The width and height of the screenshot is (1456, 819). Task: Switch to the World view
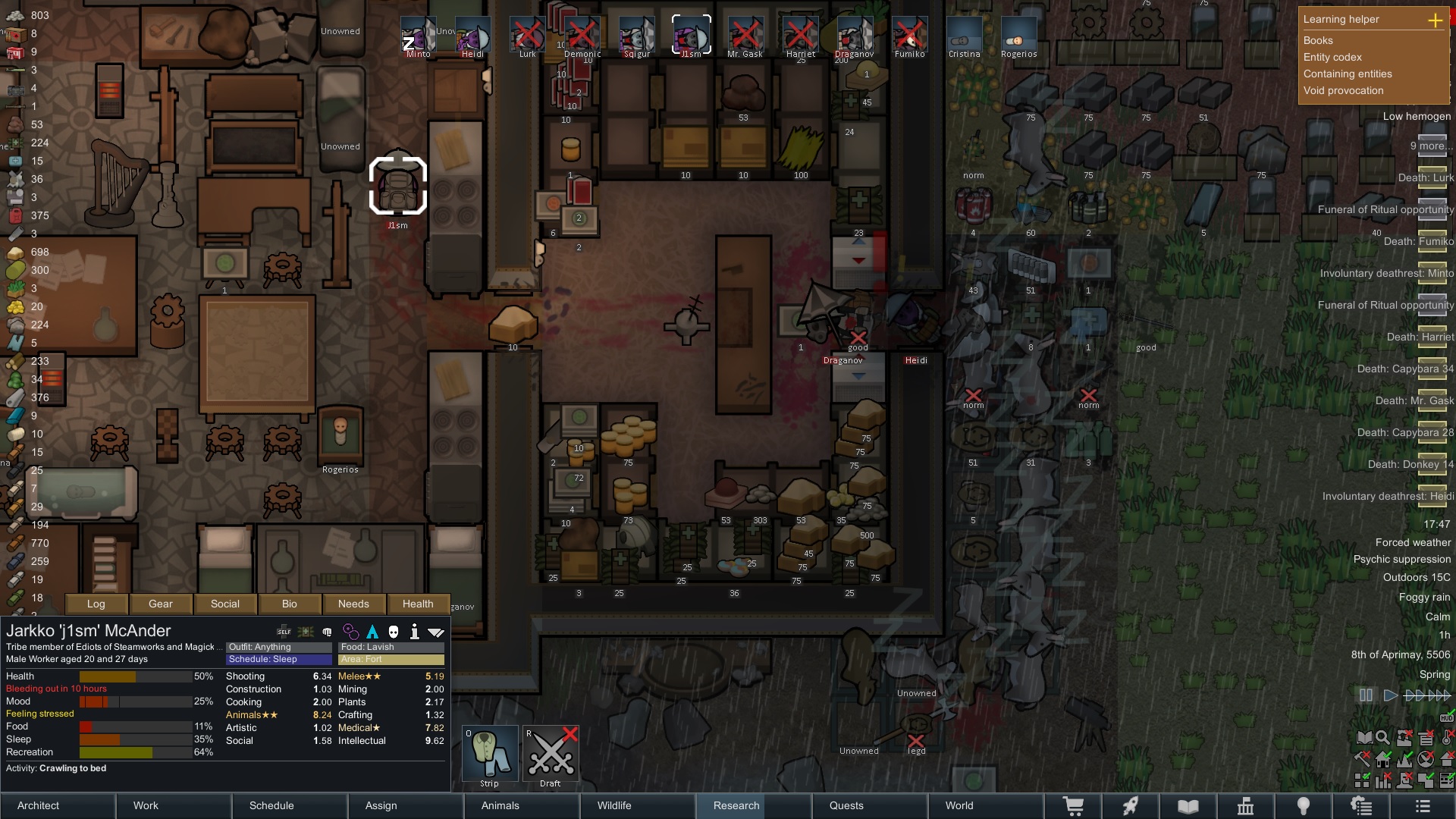click(x=986, y=805)
